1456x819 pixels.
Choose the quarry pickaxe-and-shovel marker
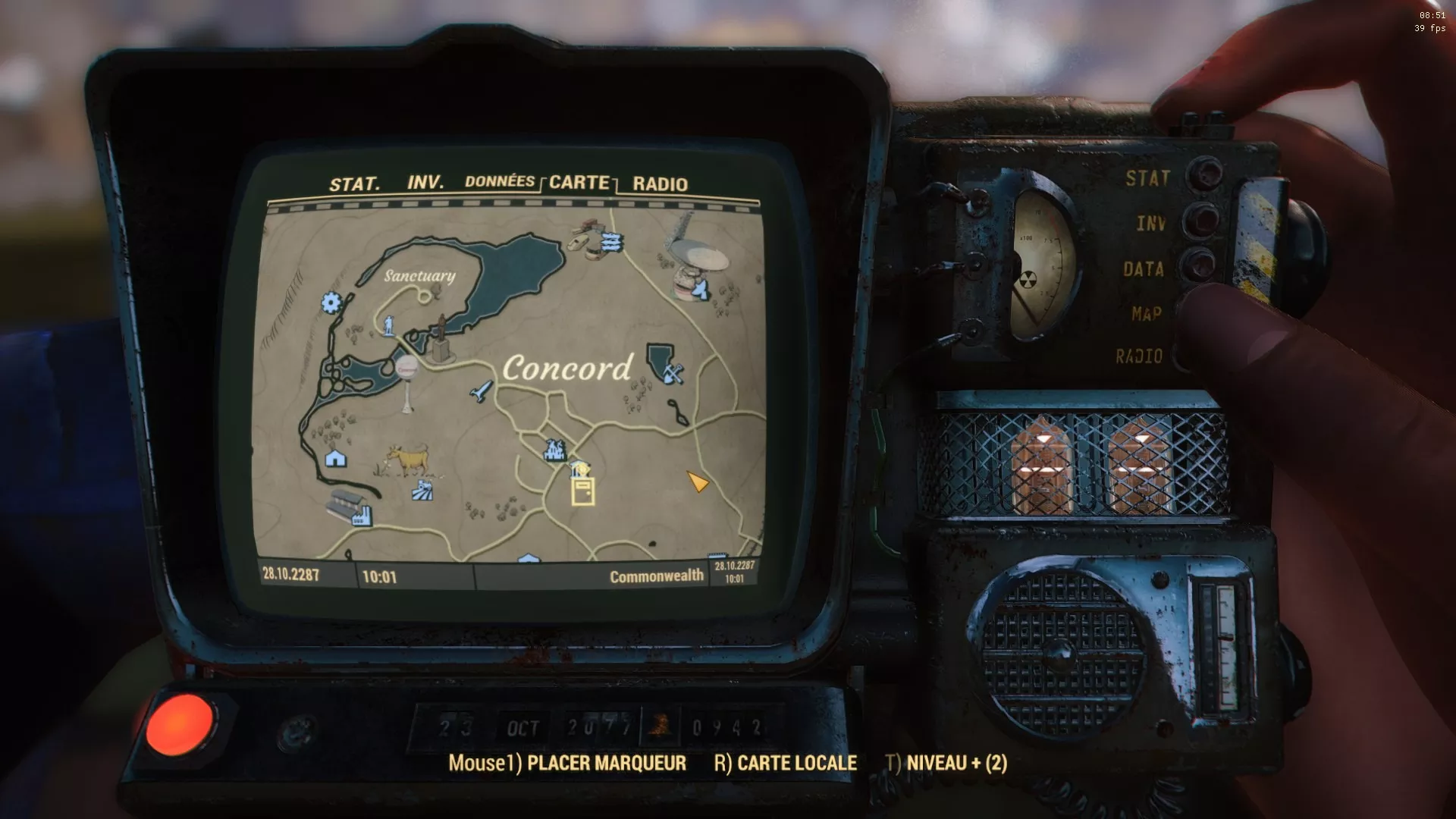click(673, 372)
